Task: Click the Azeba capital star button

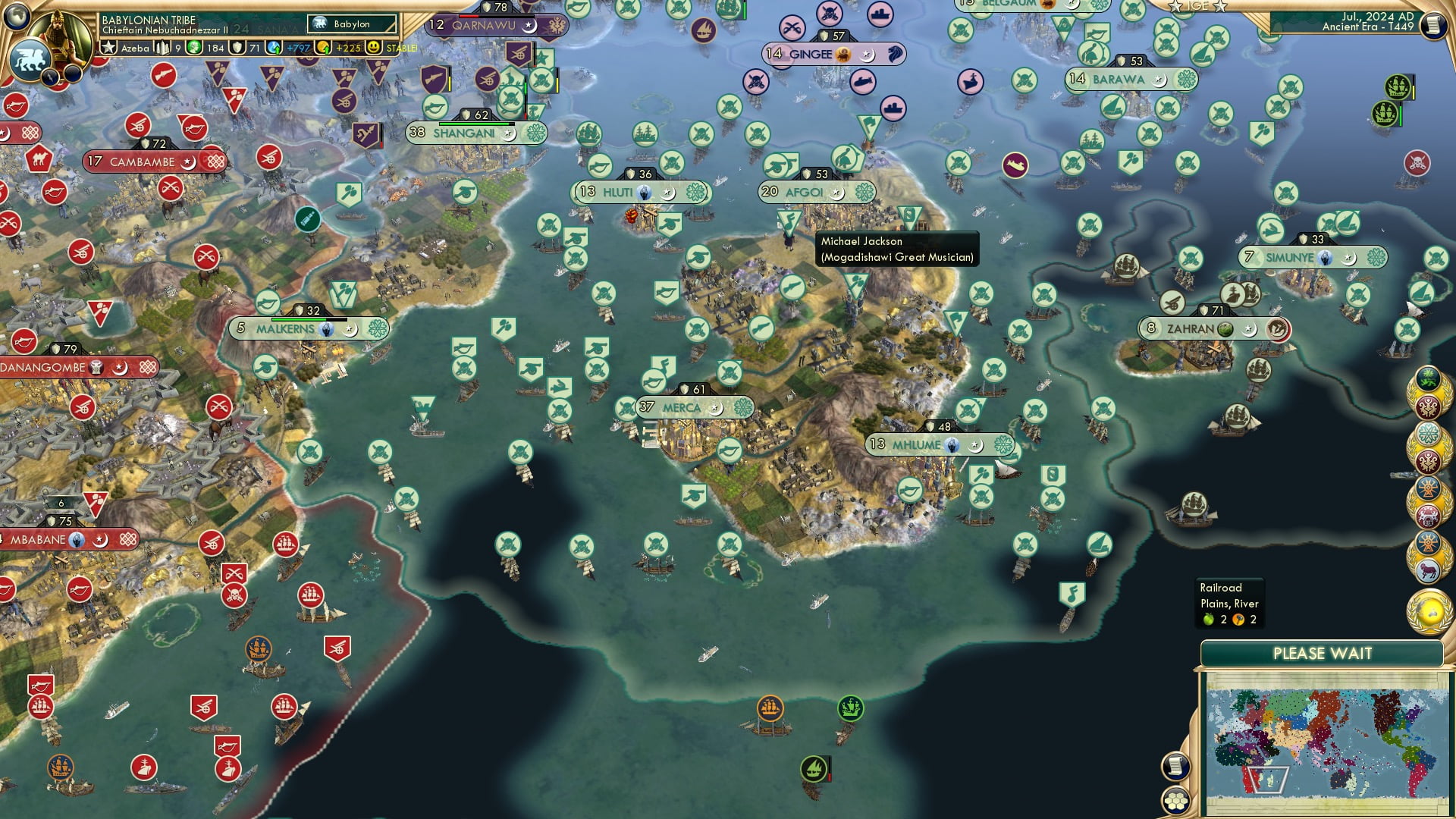Action: (109, 47)
